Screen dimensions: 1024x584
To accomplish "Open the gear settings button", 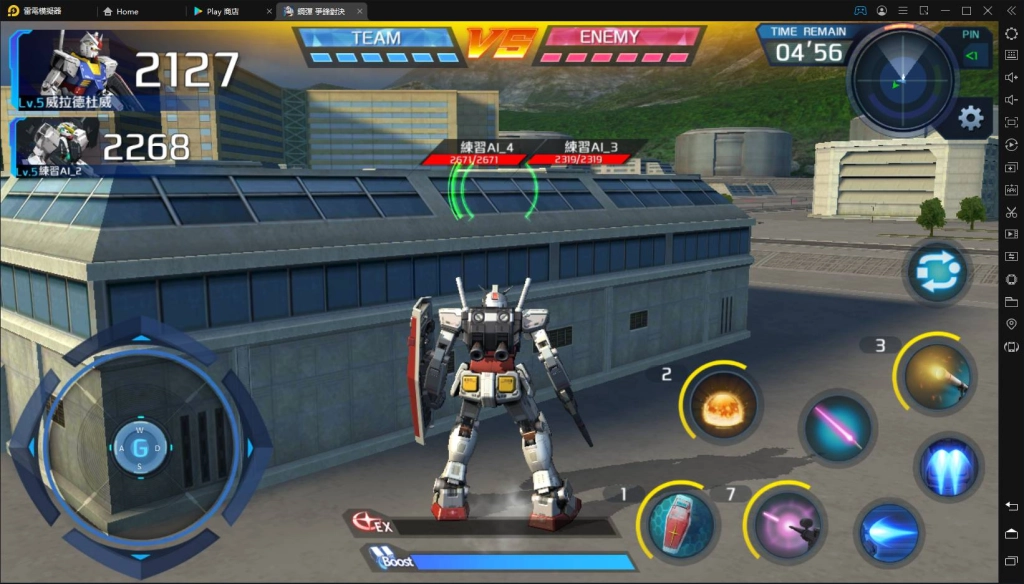I will tap(970, 118).
